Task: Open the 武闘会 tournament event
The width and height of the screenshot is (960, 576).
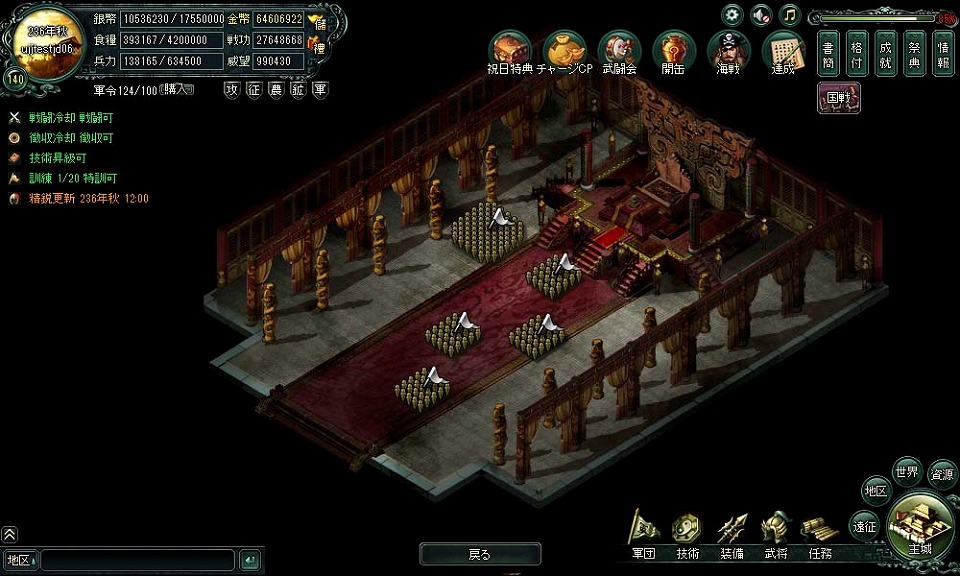Action: tap(619, 52)
